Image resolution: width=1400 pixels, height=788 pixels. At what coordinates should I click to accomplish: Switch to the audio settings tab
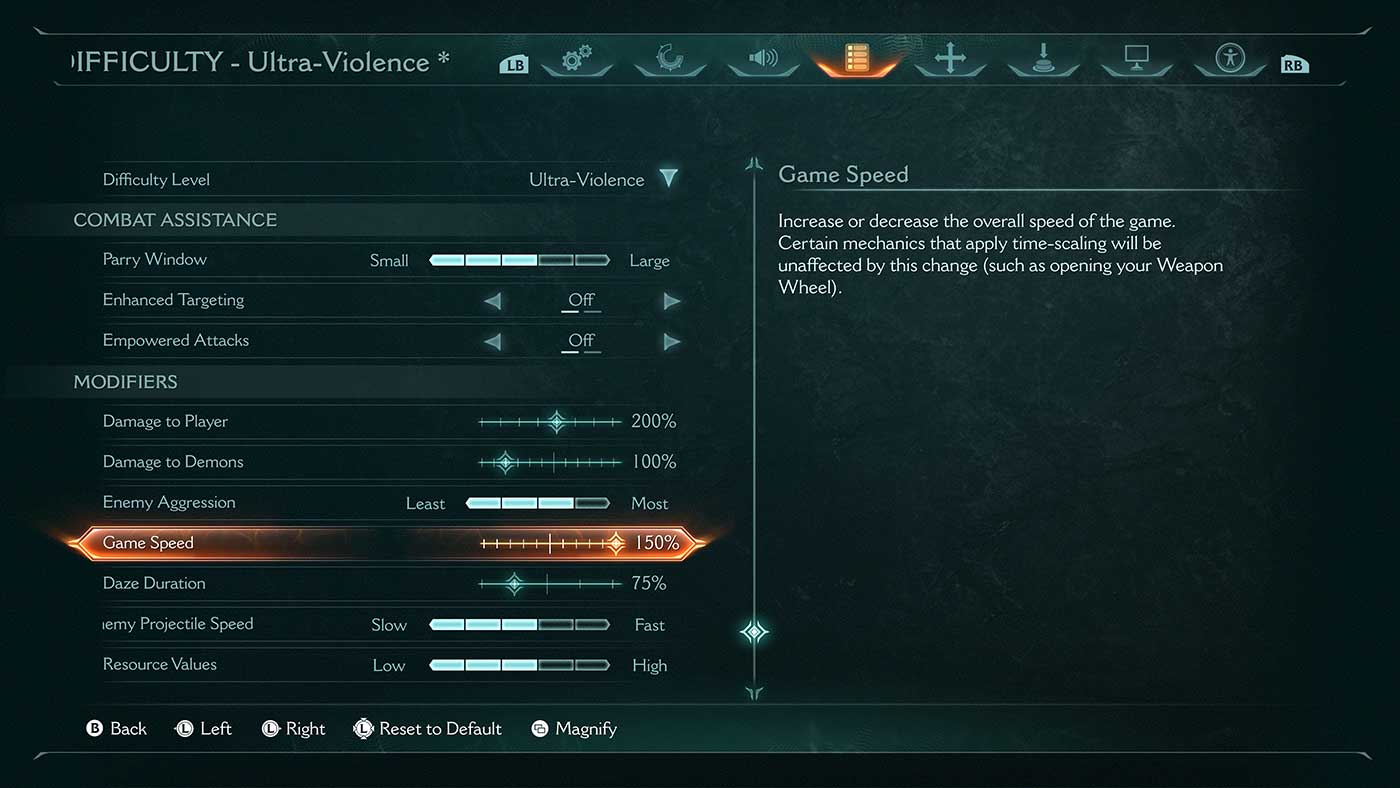763,60
